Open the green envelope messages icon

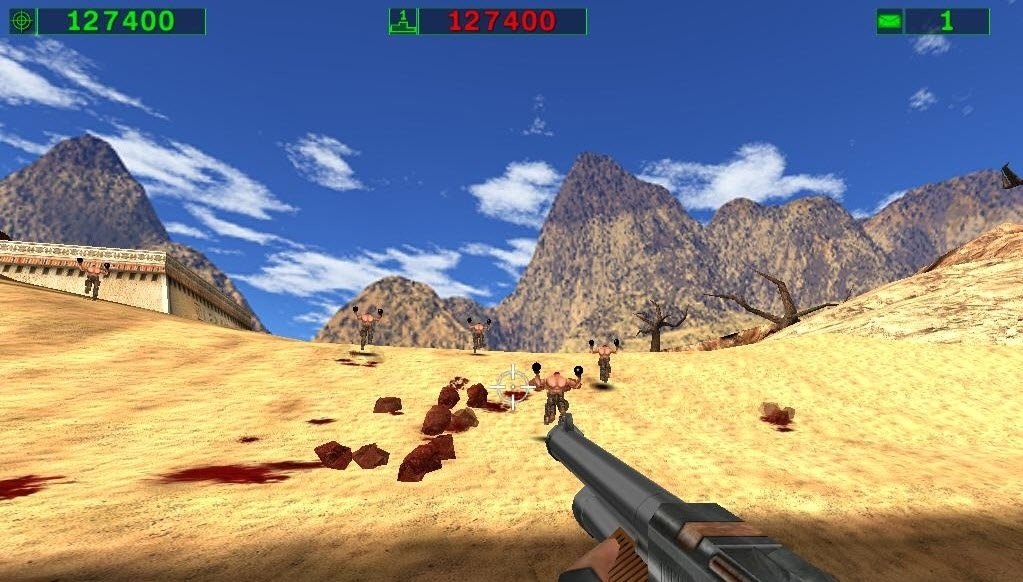889,21
